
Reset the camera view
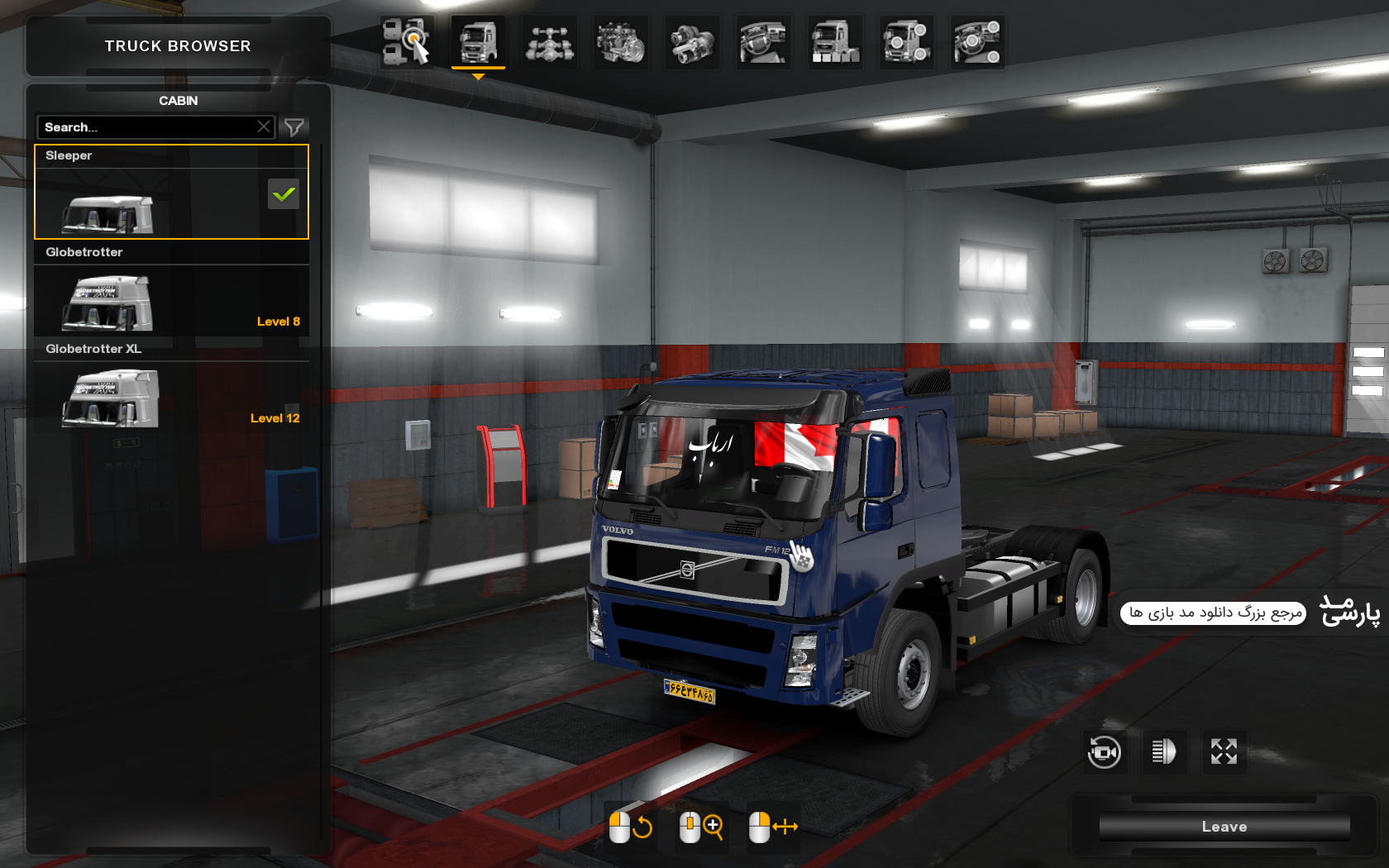(1104, 751)
